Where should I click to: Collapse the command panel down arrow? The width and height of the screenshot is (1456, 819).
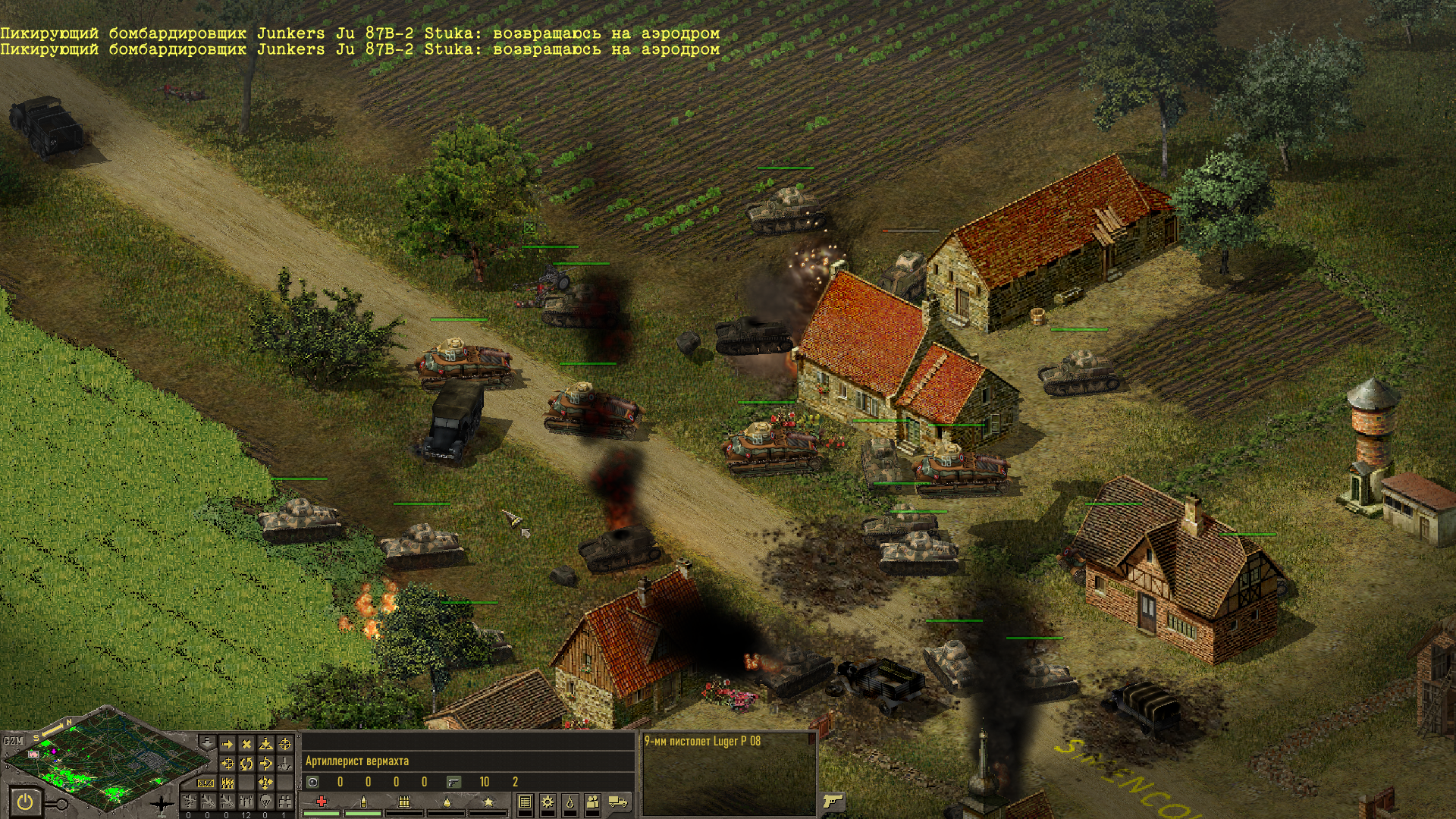coord(207,742)
